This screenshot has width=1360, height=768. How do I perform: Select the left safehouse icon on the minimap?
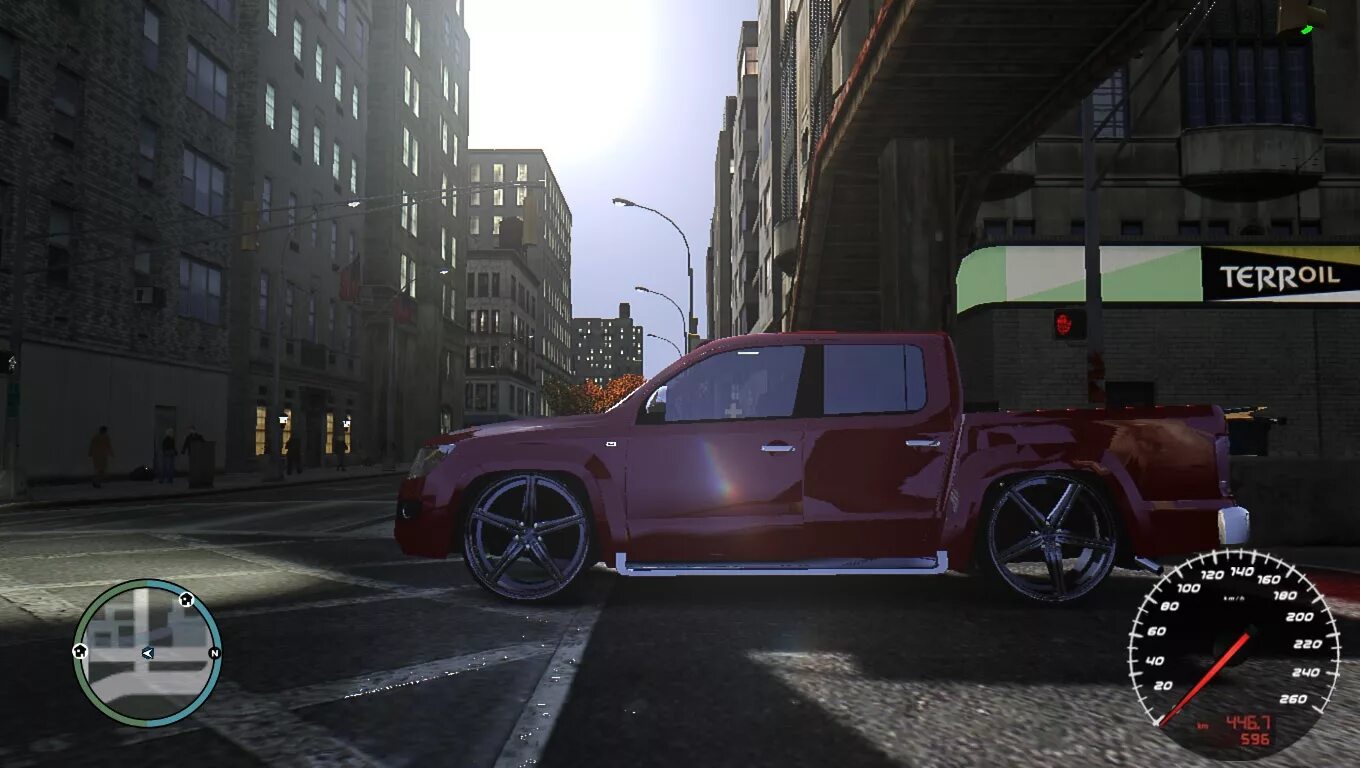pyautogui.click(x=80, y=651)
